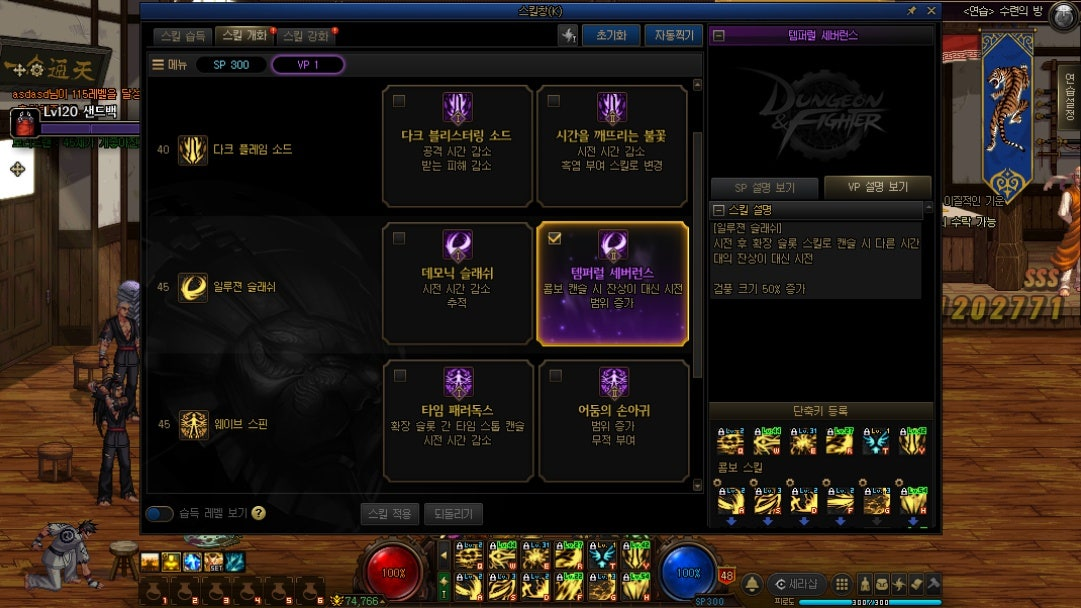Pick the 타임 패러독스 enhancement card
The image size is (1081, 608).
point(457,420)
